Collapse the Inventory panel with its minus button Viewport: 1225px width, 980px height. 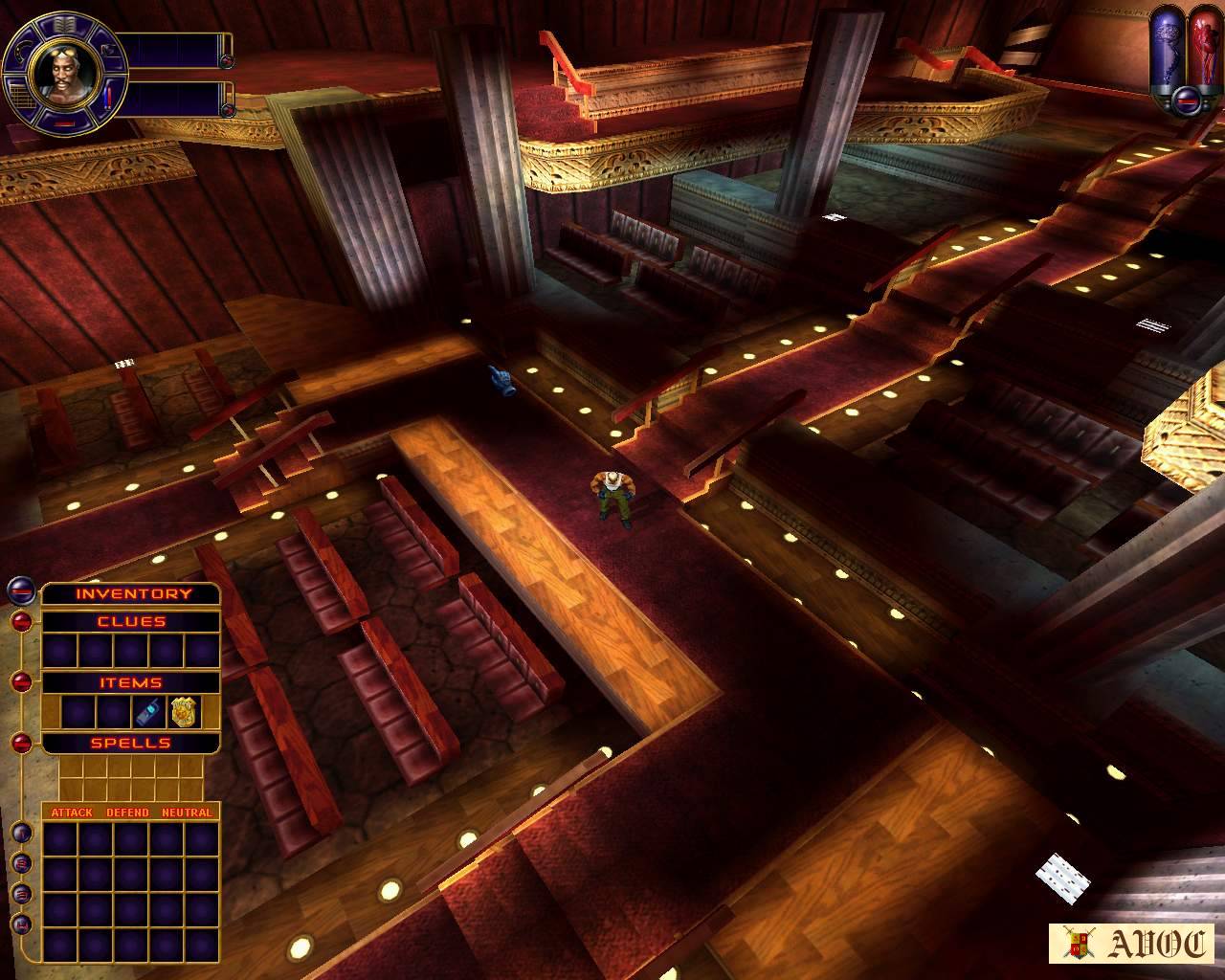tap(20, 591)
